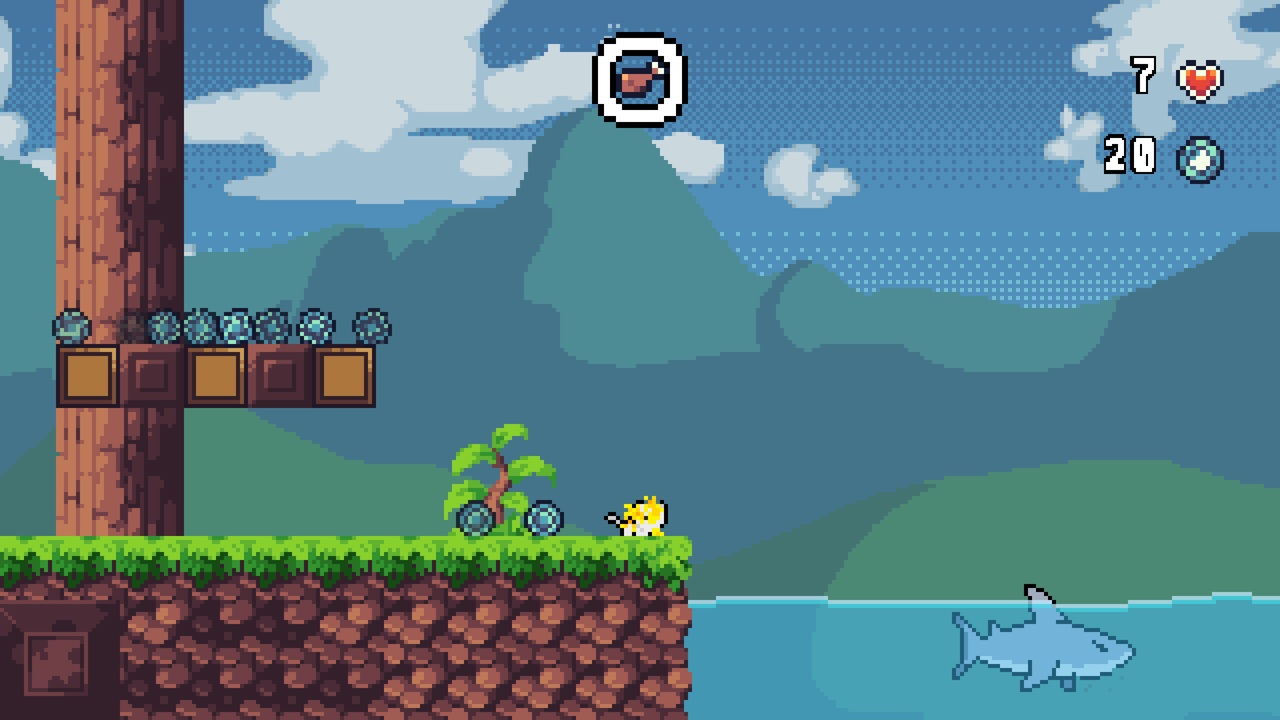This screenshot has width=1280, height=720.
Task: Open the framed fish objective marker in the sky
Action: pos(640,79)
